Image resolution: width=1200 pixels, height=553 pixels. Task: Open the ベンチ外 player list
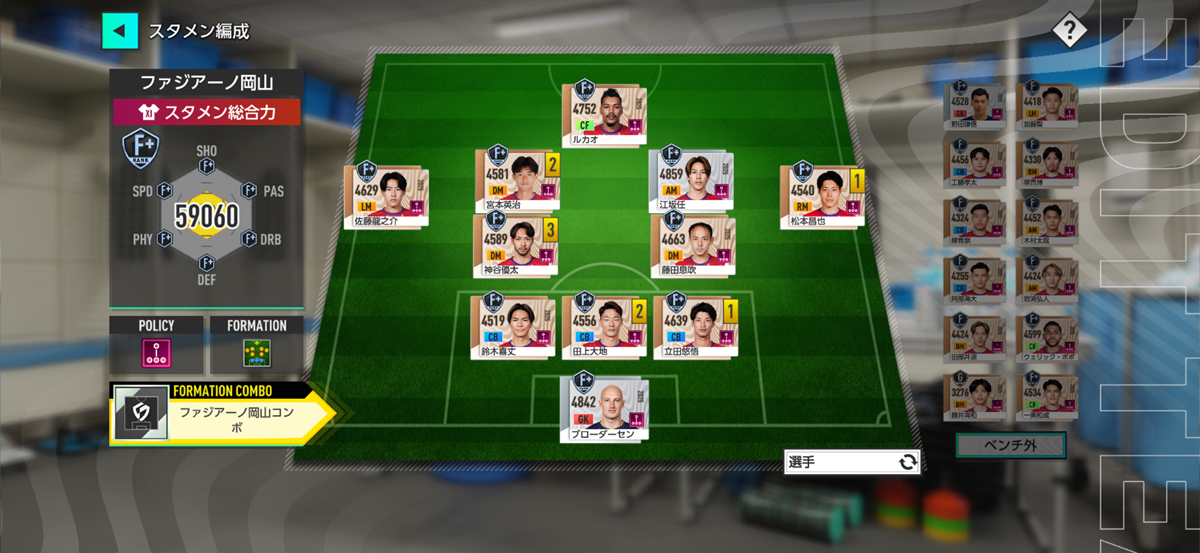point(1010,445)
